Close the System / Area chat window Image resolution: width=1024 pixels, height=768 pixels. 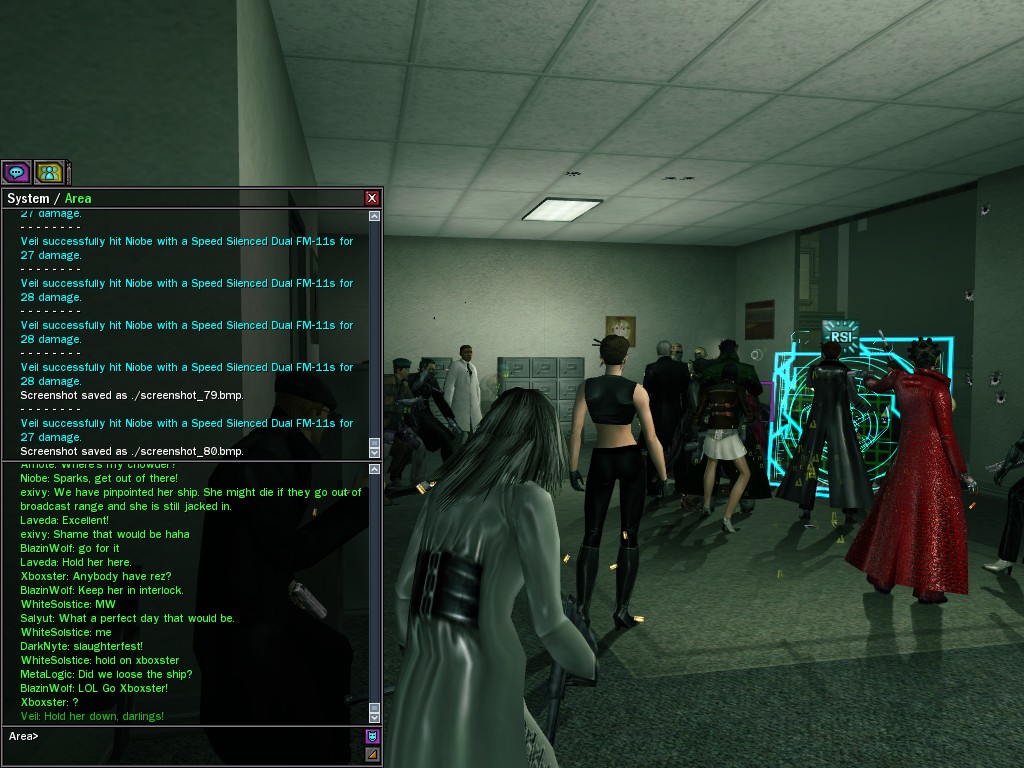[372, 198]
